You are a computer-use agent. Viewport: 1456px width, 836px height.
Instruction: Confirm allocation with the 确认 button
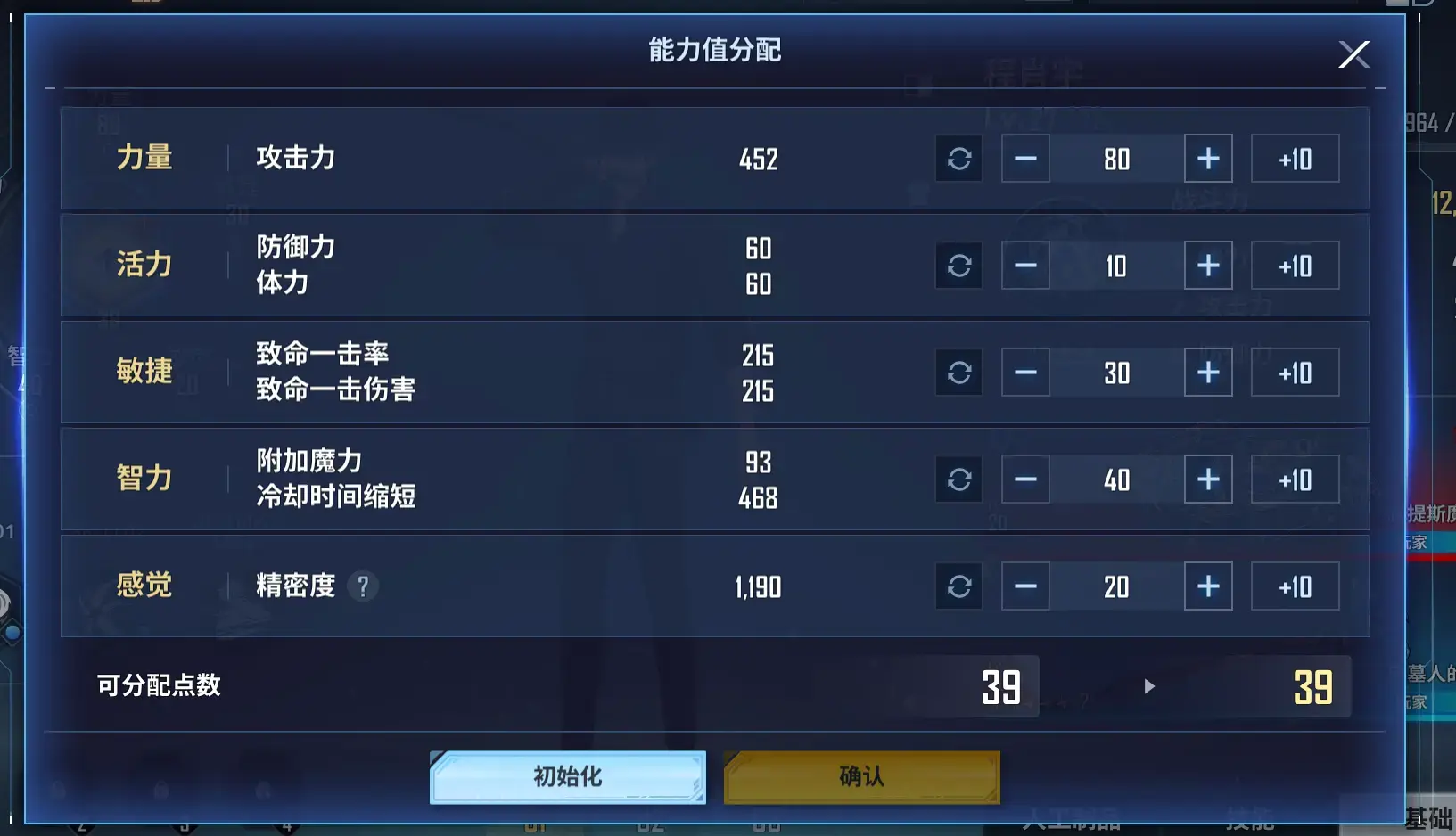[x=860, y=776]
